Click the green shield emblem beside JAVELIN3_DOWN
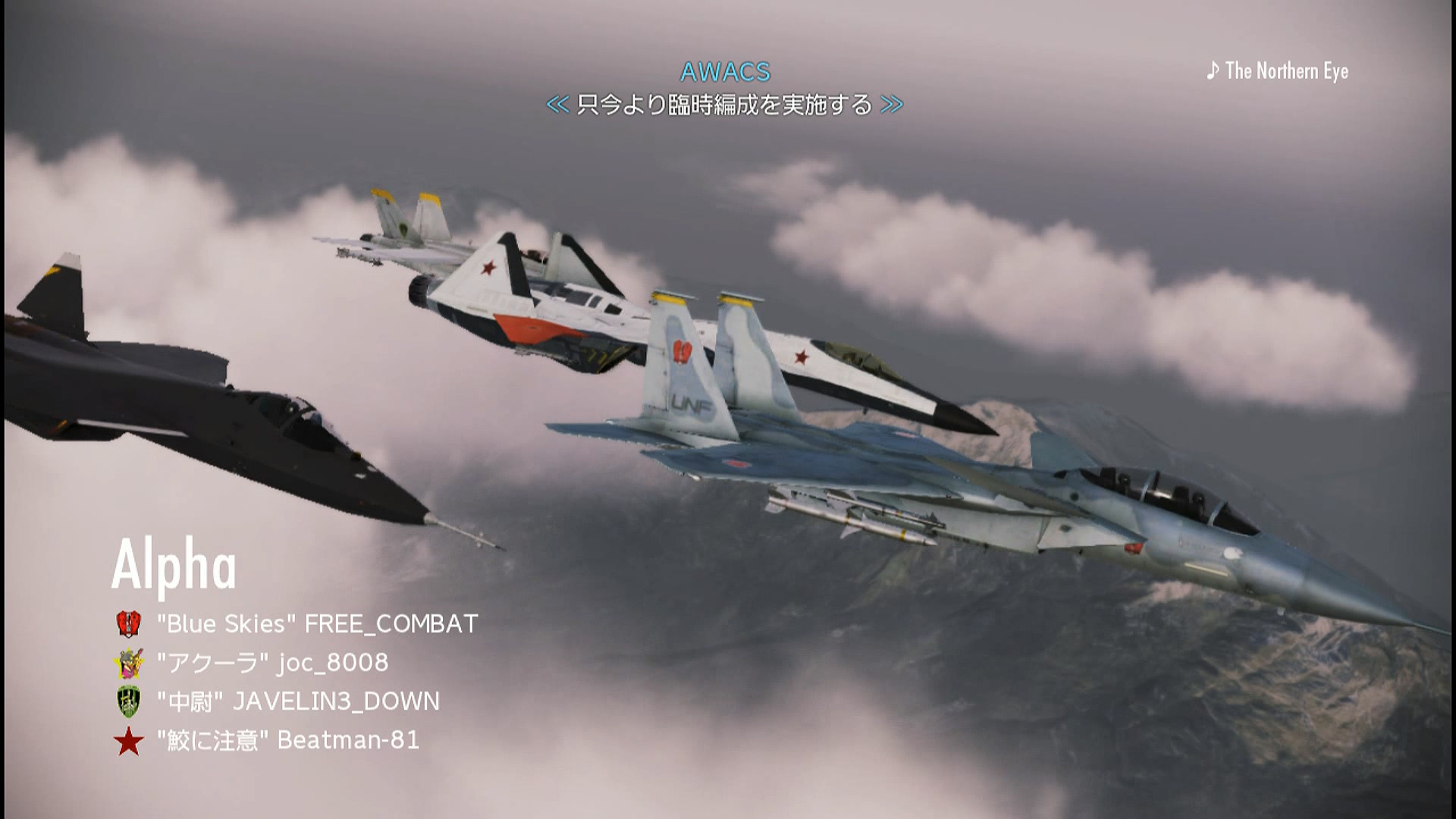The image size is (1456, 819). tap(129, 701)
